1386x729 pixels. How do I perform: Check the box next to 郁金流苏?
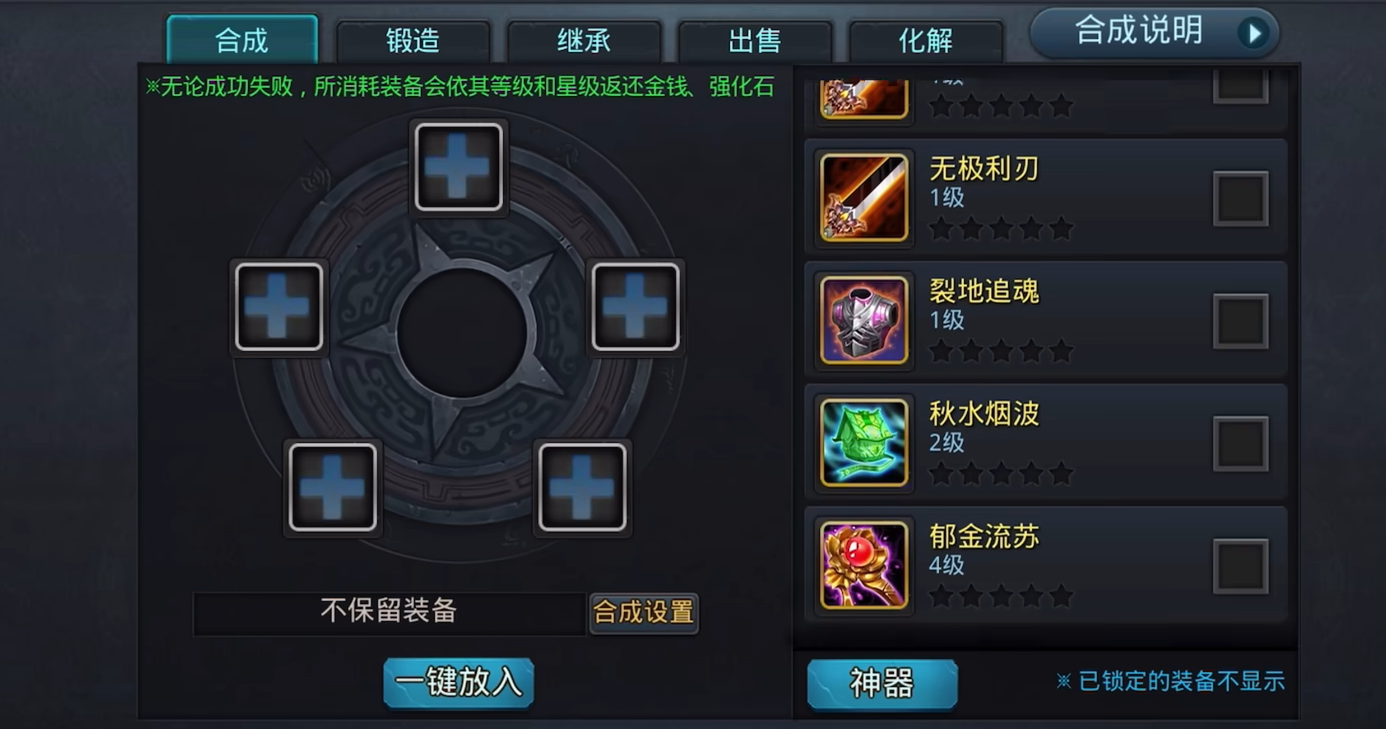tap(1240, 564)
